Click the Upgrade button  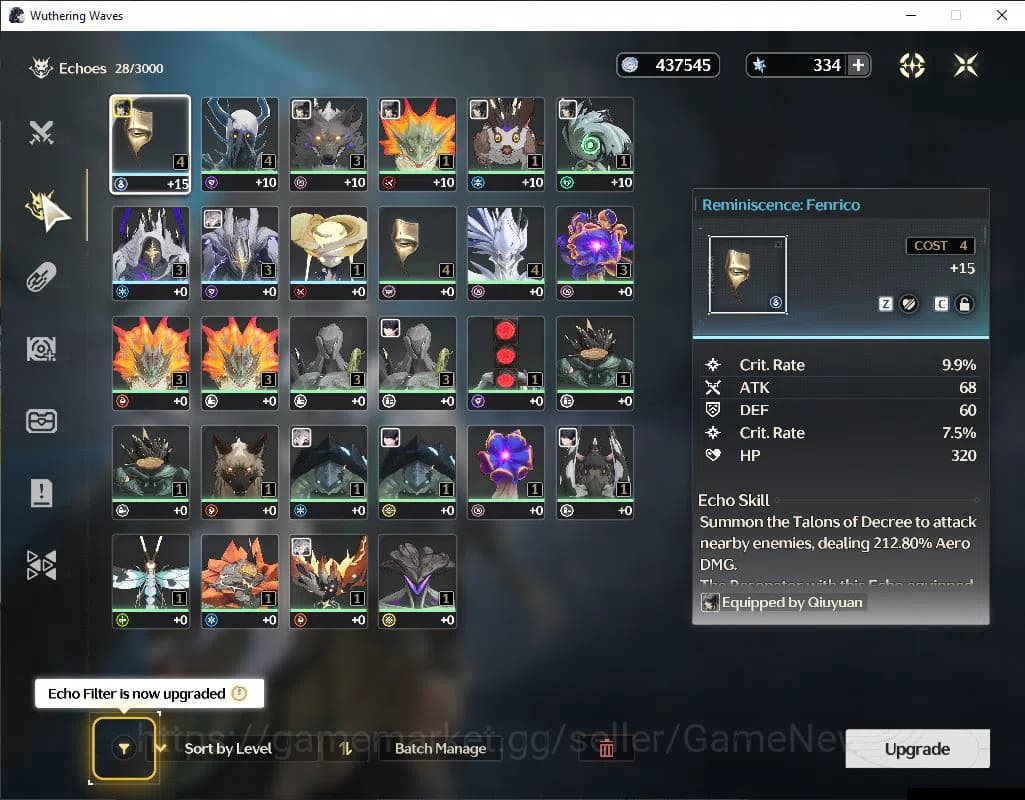917,749
